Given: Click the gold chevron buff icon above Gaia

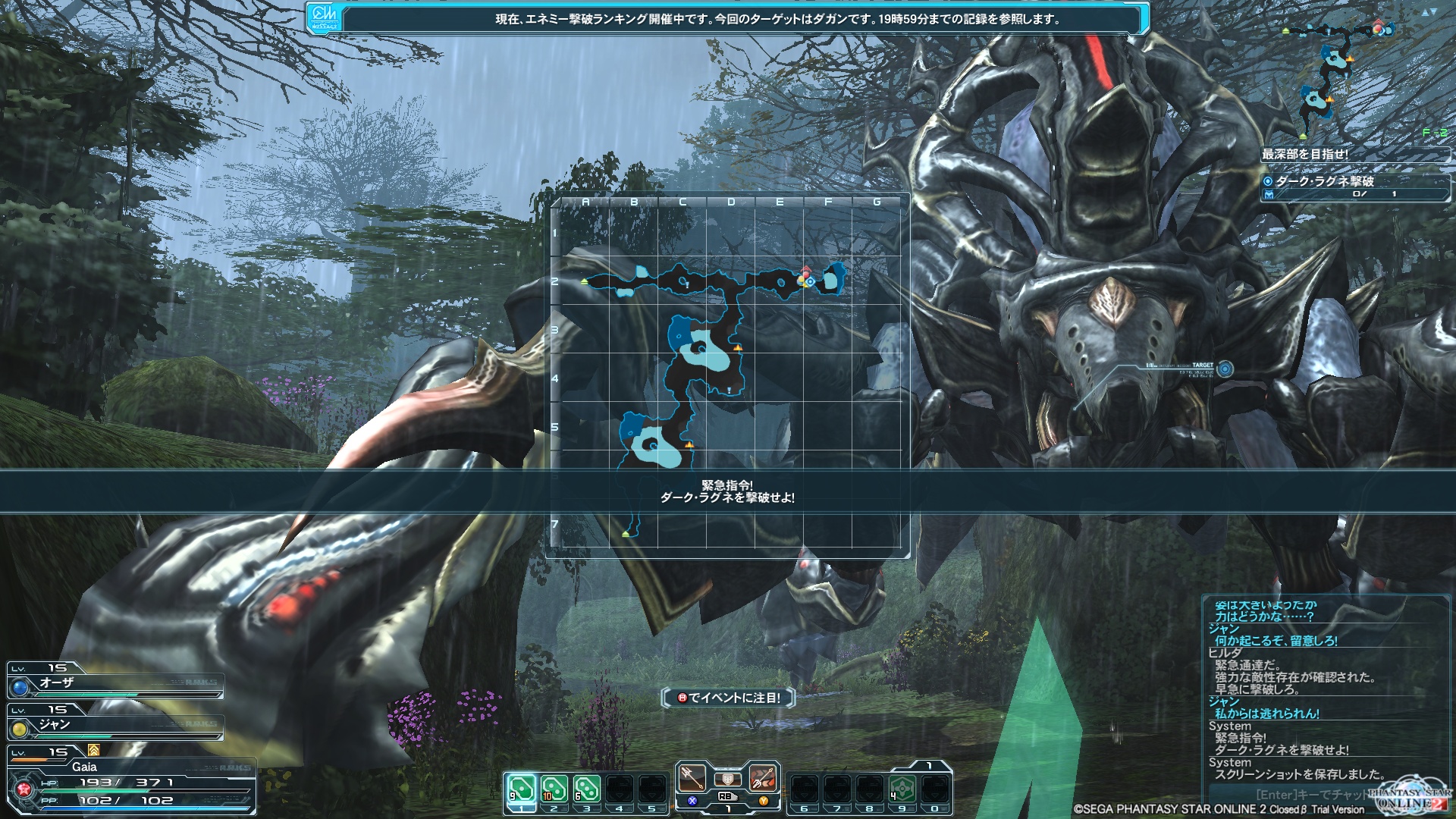Looking at the screenshot, I should tap(94, 750).
